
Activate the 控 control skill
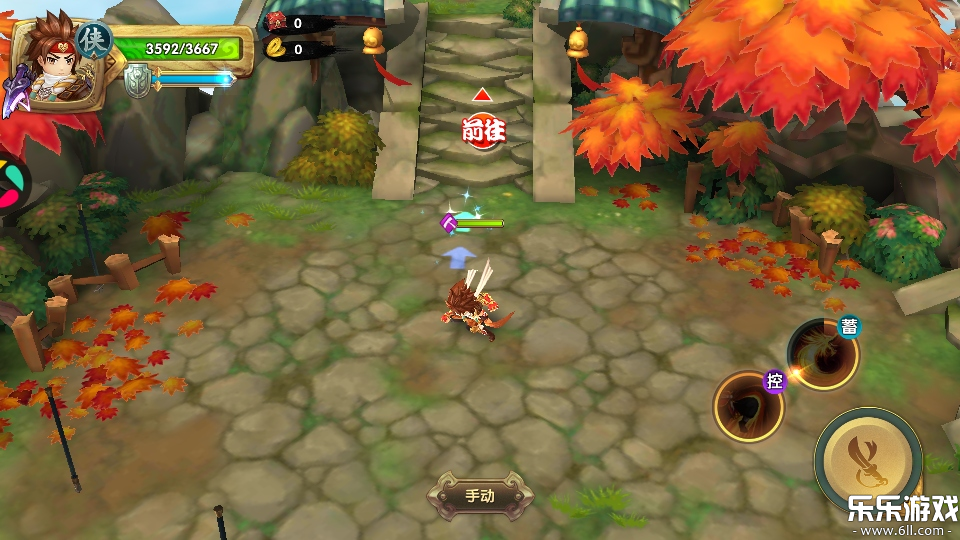(748, 405)
